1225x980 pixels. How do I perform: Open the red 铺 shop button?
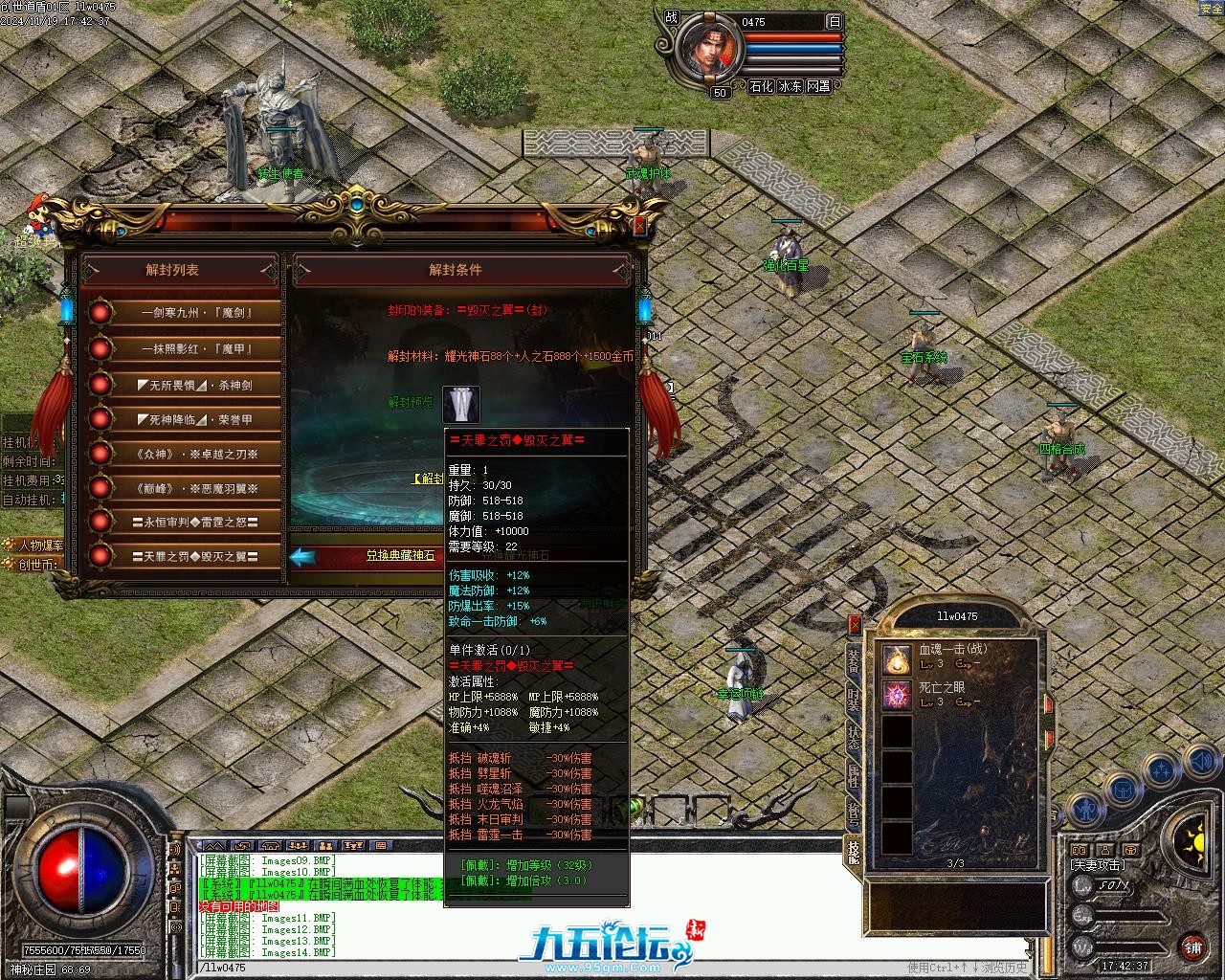[1192, 947]
